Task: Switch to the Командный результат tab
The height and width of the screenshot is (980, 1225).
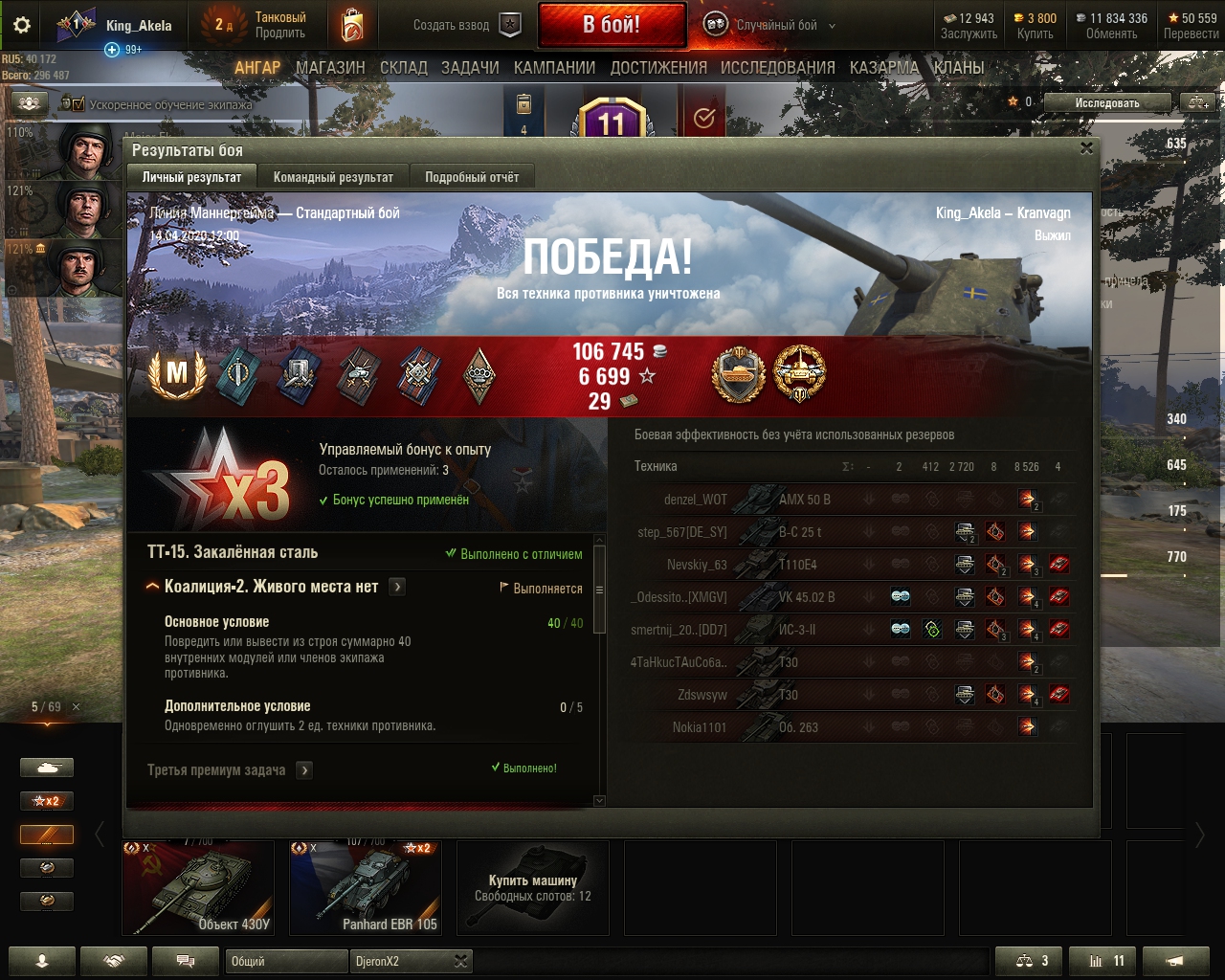Action: (x=333, y=177)
